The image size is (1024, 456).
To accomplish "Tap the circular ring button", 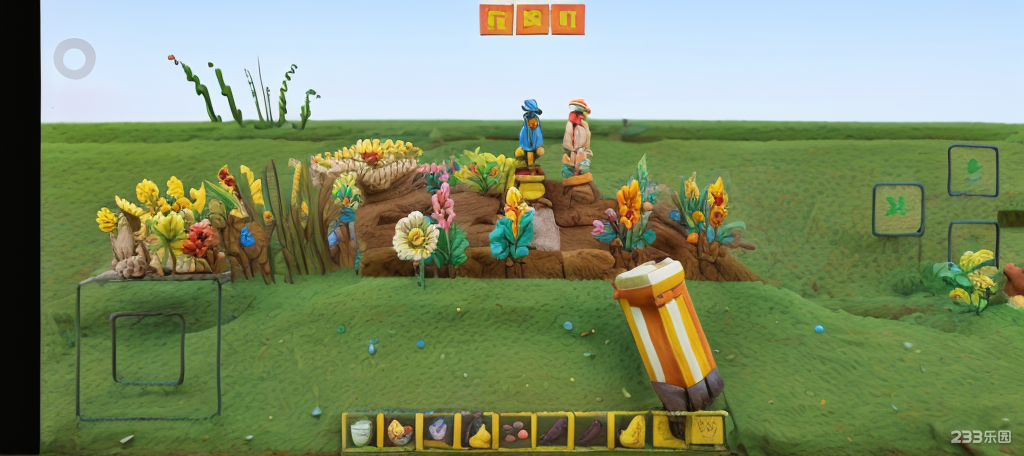I will point(75,59).
